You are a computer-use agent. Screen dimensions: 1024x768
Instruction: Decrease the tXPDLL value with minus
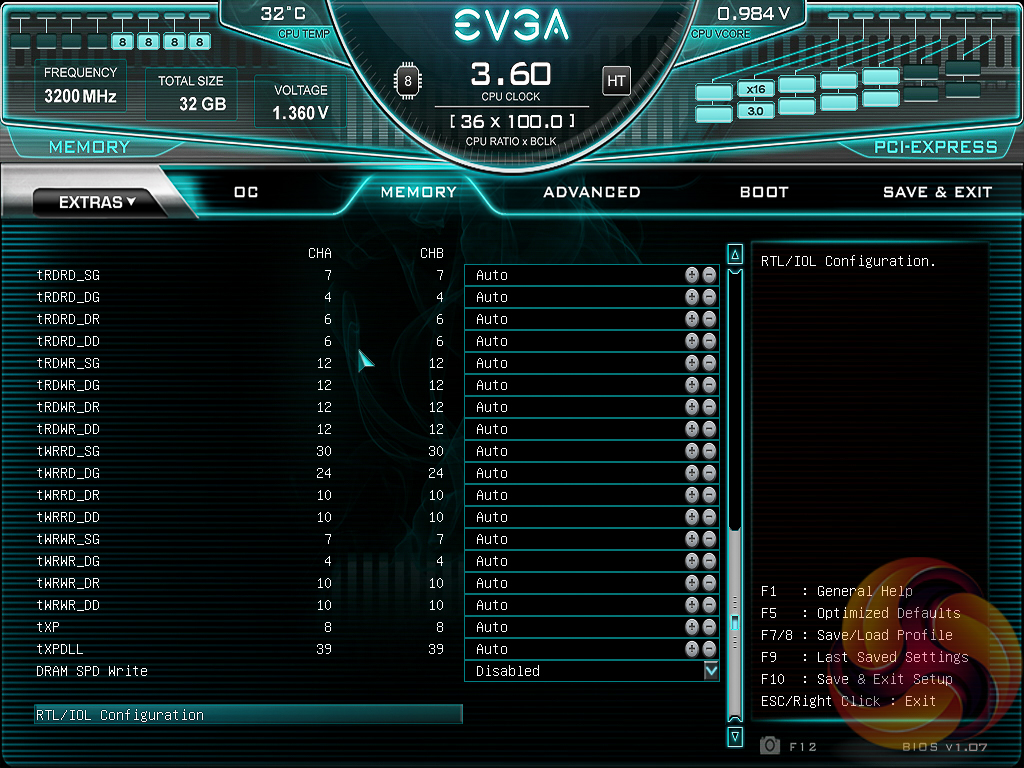[709, 649]
